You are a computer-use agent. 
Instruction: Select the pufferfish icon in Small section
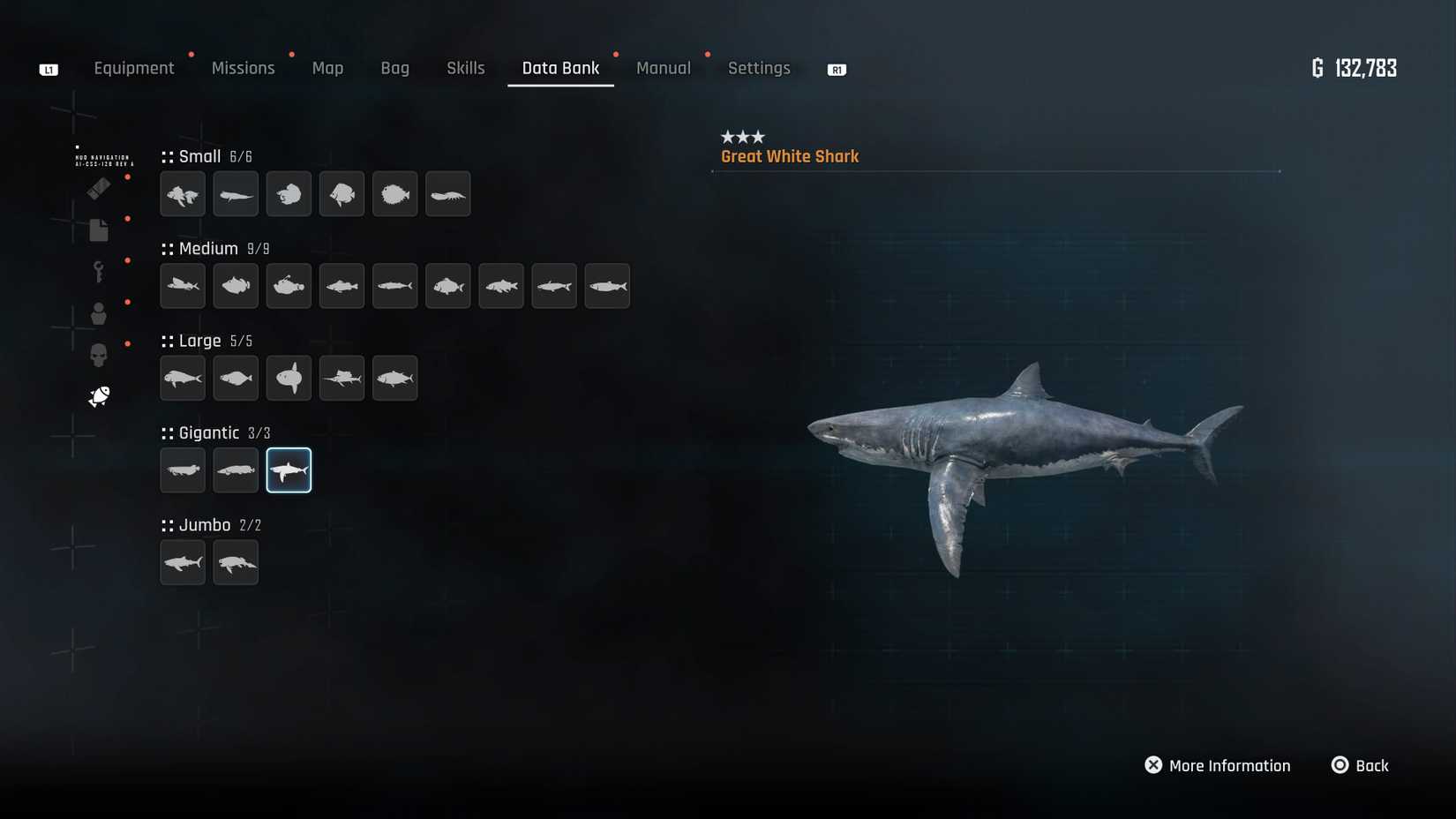[394, 194]
